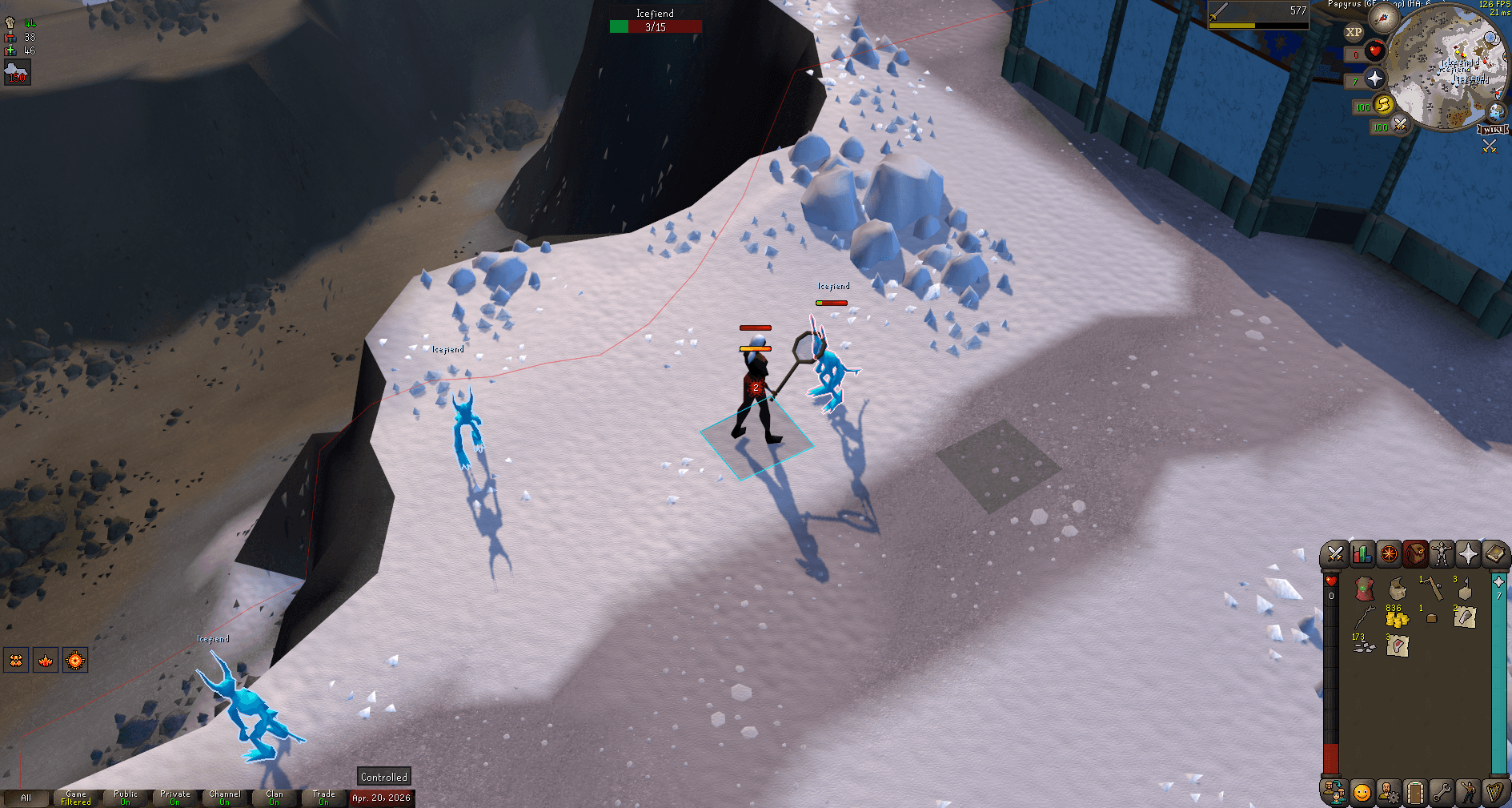Click the Logout door icon
Viewport: 1512px width, 808px height.
pos(1415,792)
